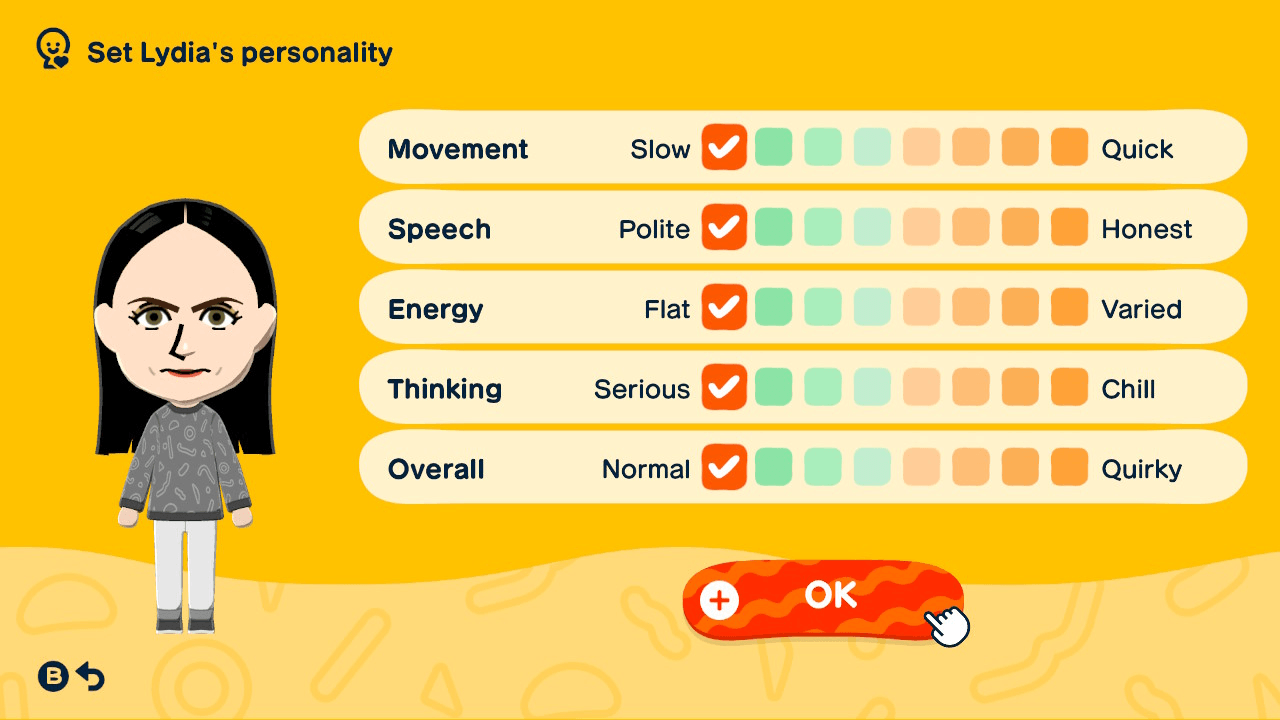Set Energy fully toward Varied
The width and height of the screenshot is (1280, 720).
[x=1069, y=307]
